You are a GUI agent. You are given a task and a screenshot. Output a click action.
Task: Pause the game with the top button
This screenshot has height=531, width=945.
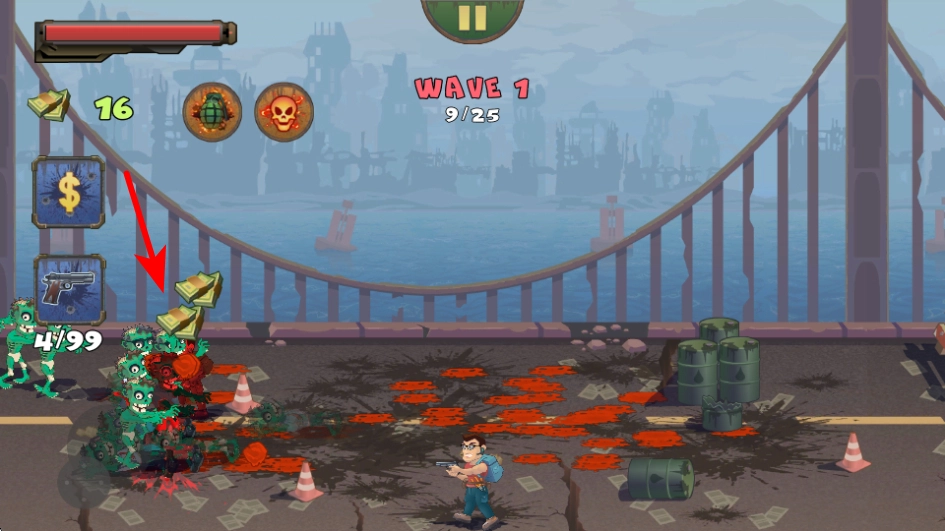(472, 17)
